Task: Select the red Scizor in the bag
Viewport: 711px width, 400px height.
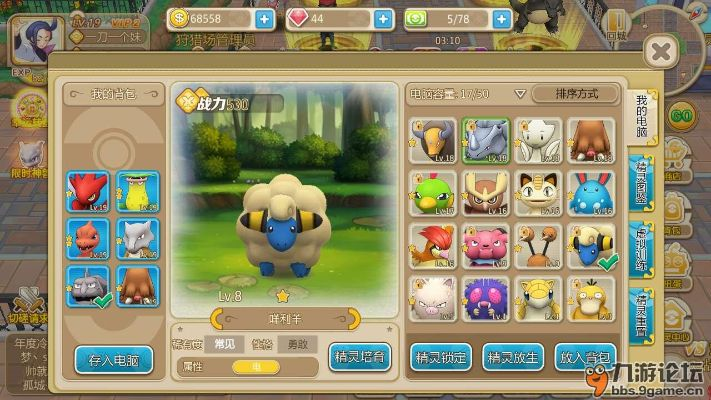Action: 88,192
